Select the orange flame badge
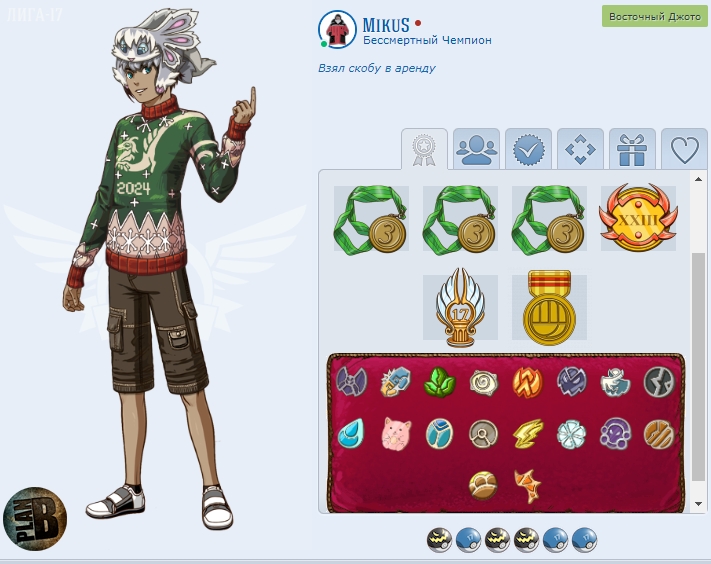Viewport: 711px width, 564px height. tap(528, 381)
